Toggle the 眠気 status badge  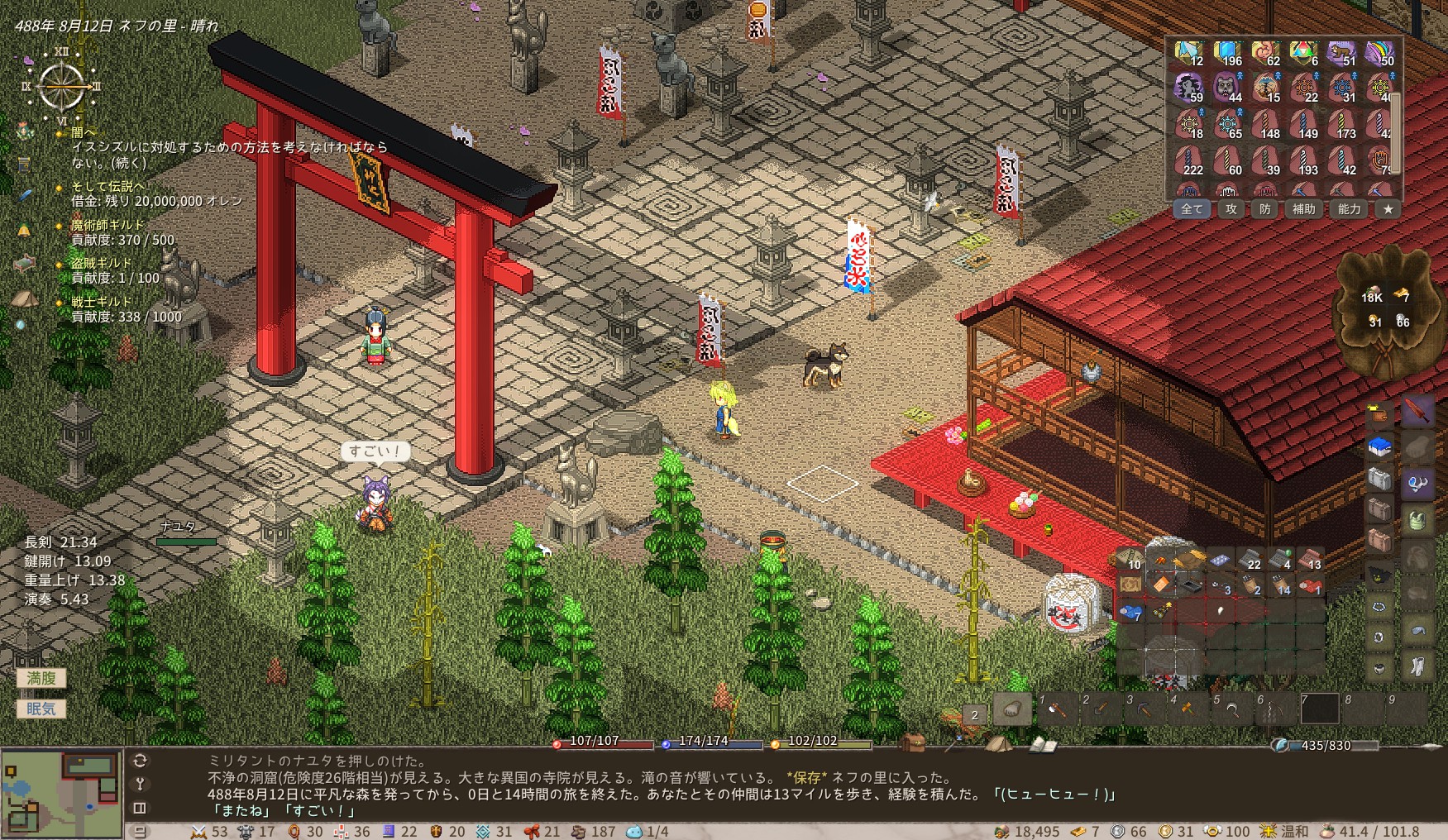click(x=40, y=709)
